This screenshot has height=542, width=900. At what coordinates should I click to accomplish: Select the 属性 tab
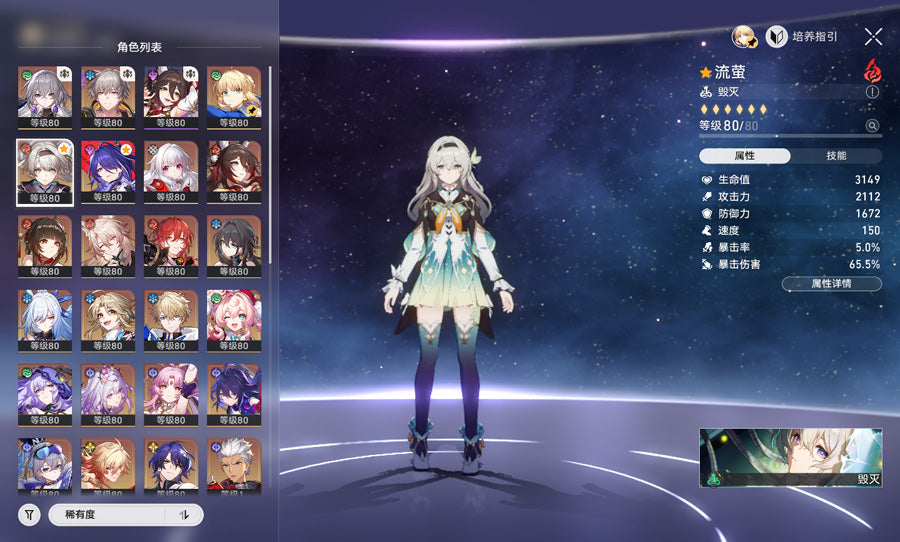coord(745,156)
